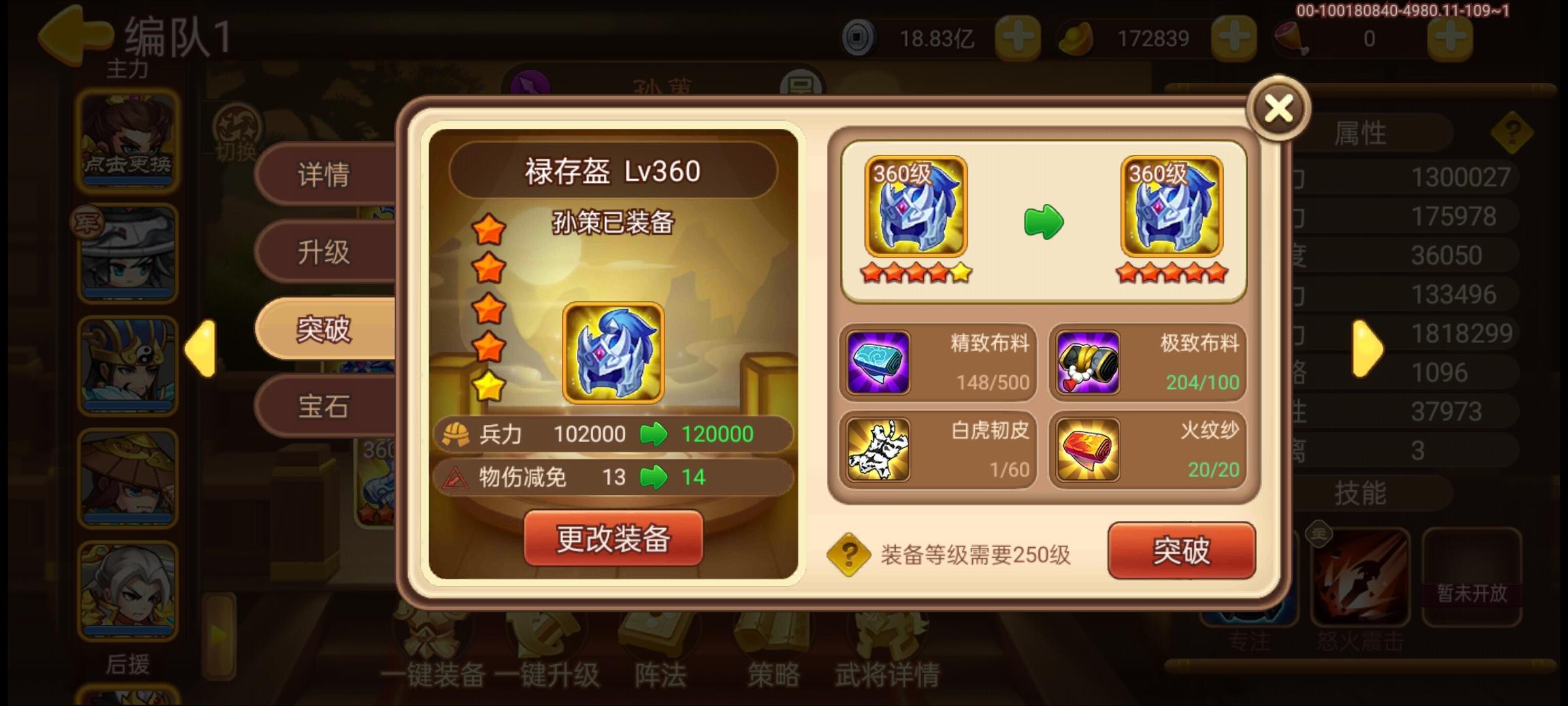Select the 火纹纱 material icon

(1088, 448)
